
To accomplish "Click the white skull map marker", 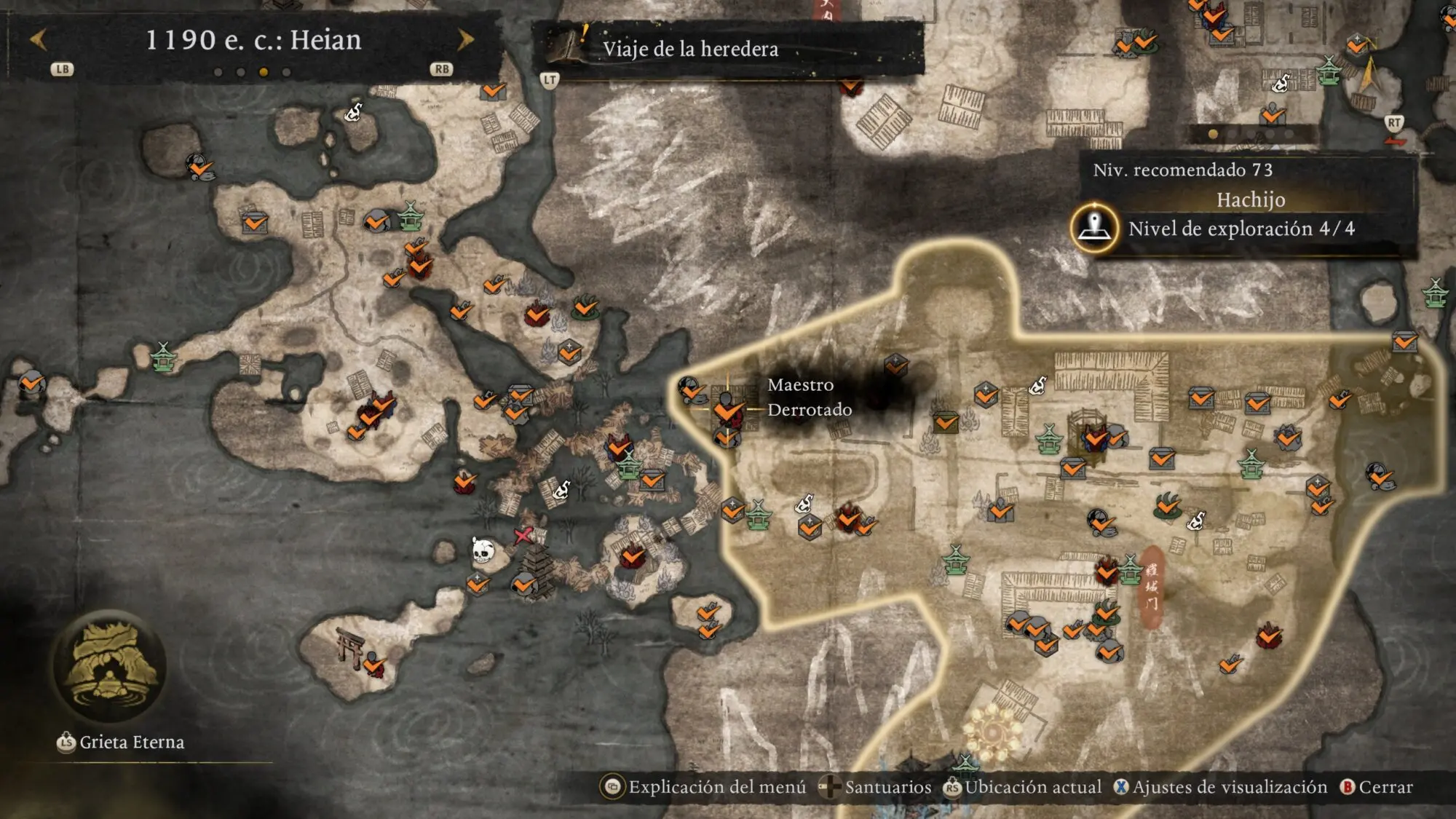I will click(482, 550).
